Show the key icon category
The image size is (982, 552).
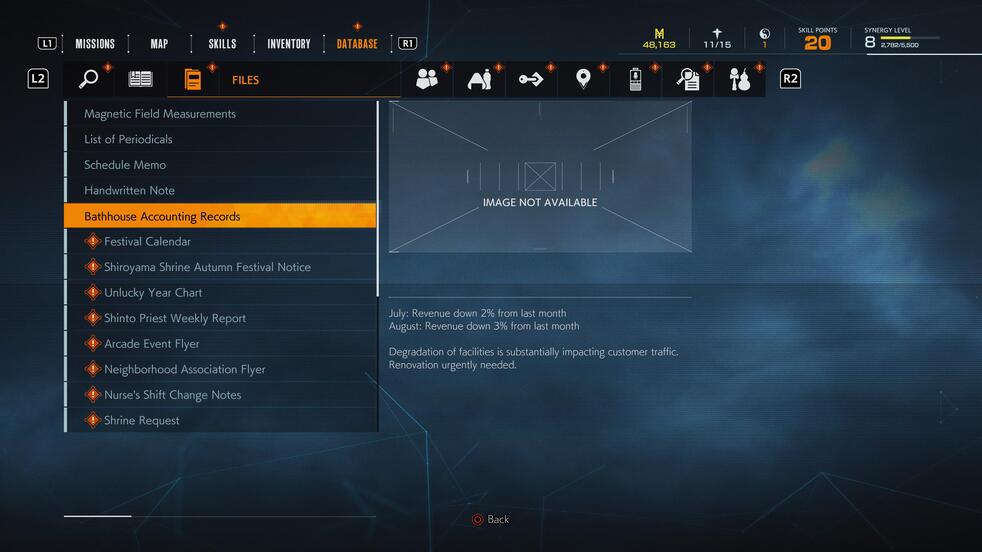[531, 79]
